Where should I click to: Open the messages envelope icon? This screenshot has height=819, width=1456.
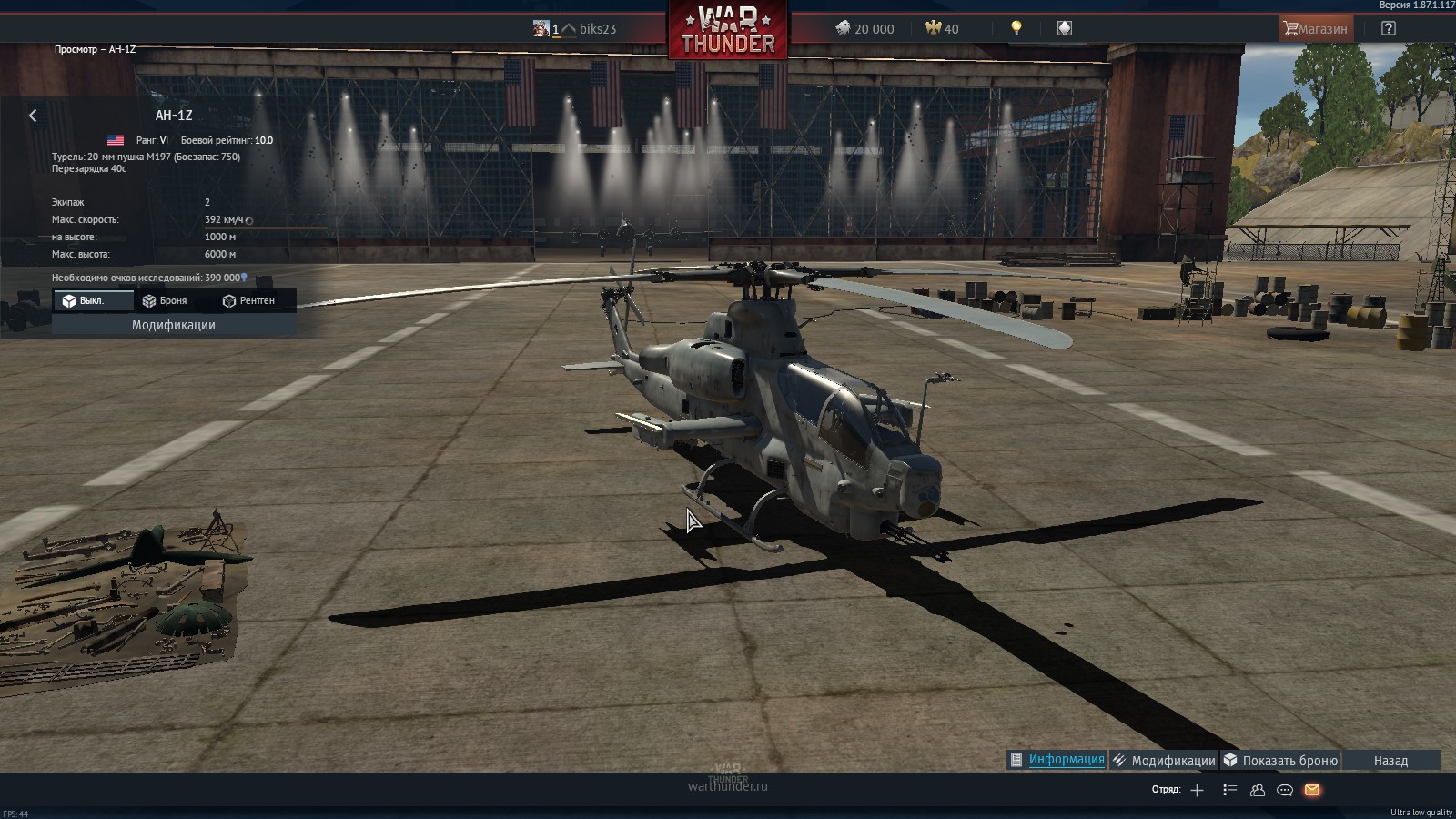click(x=1310, y=791)
